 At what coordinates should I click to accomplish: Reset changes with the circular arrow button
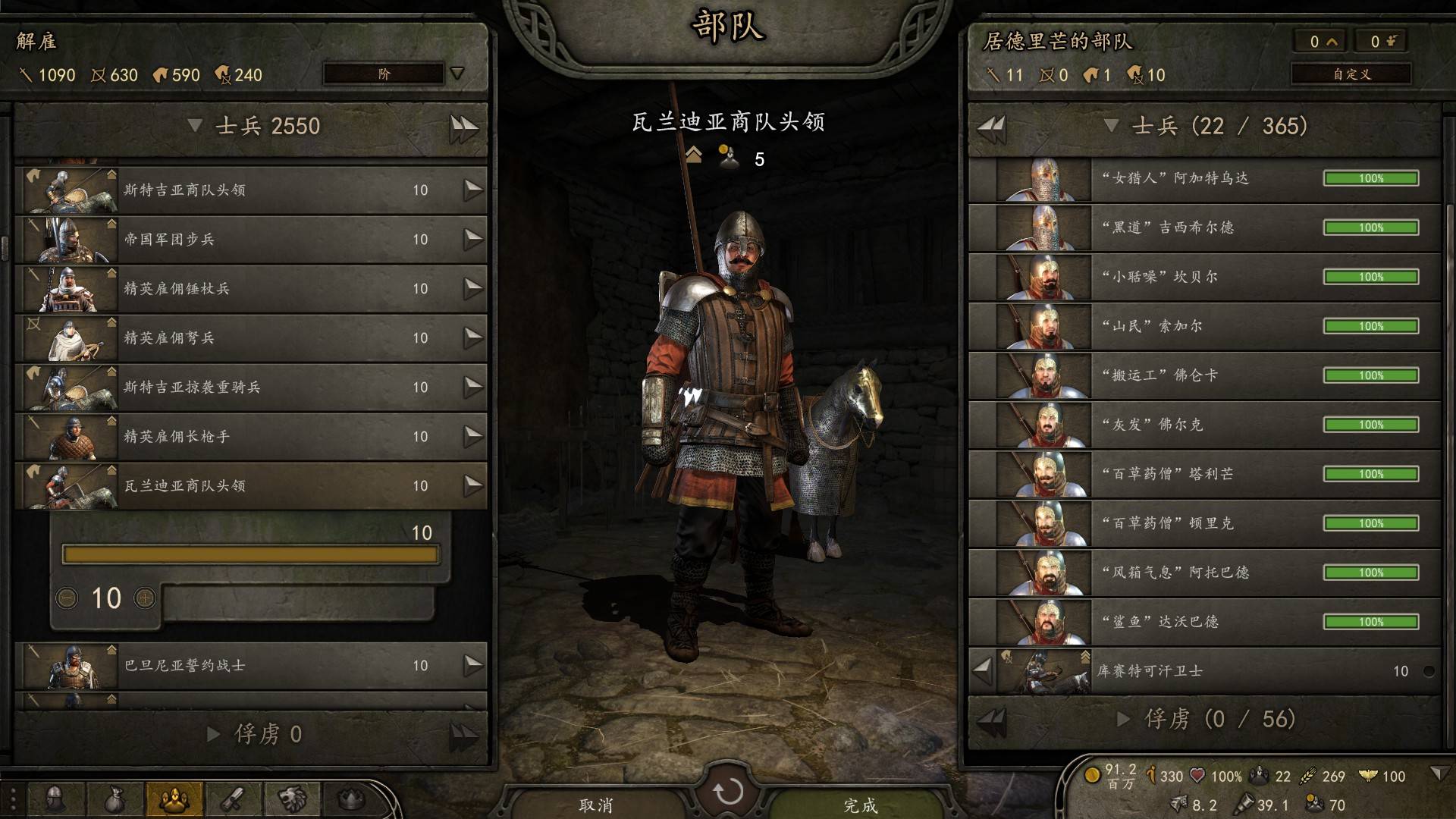pos(728,792)
